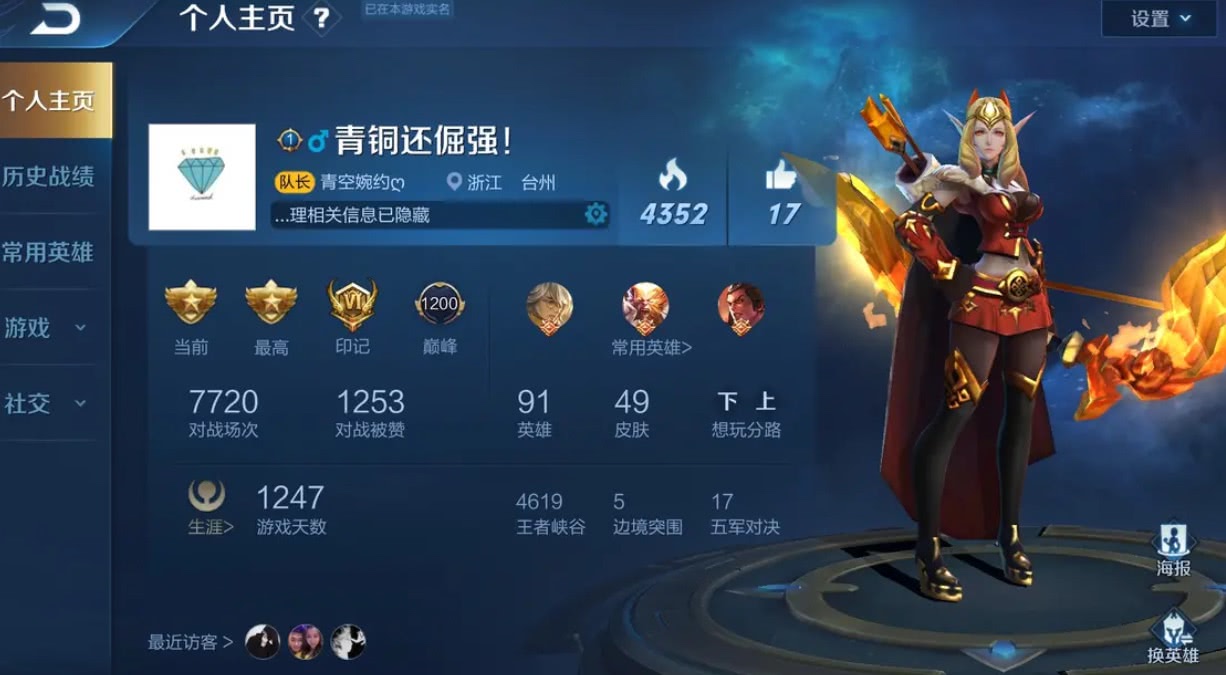
Task: View the 最近访客 list
Action: click(x=190, y=642)
